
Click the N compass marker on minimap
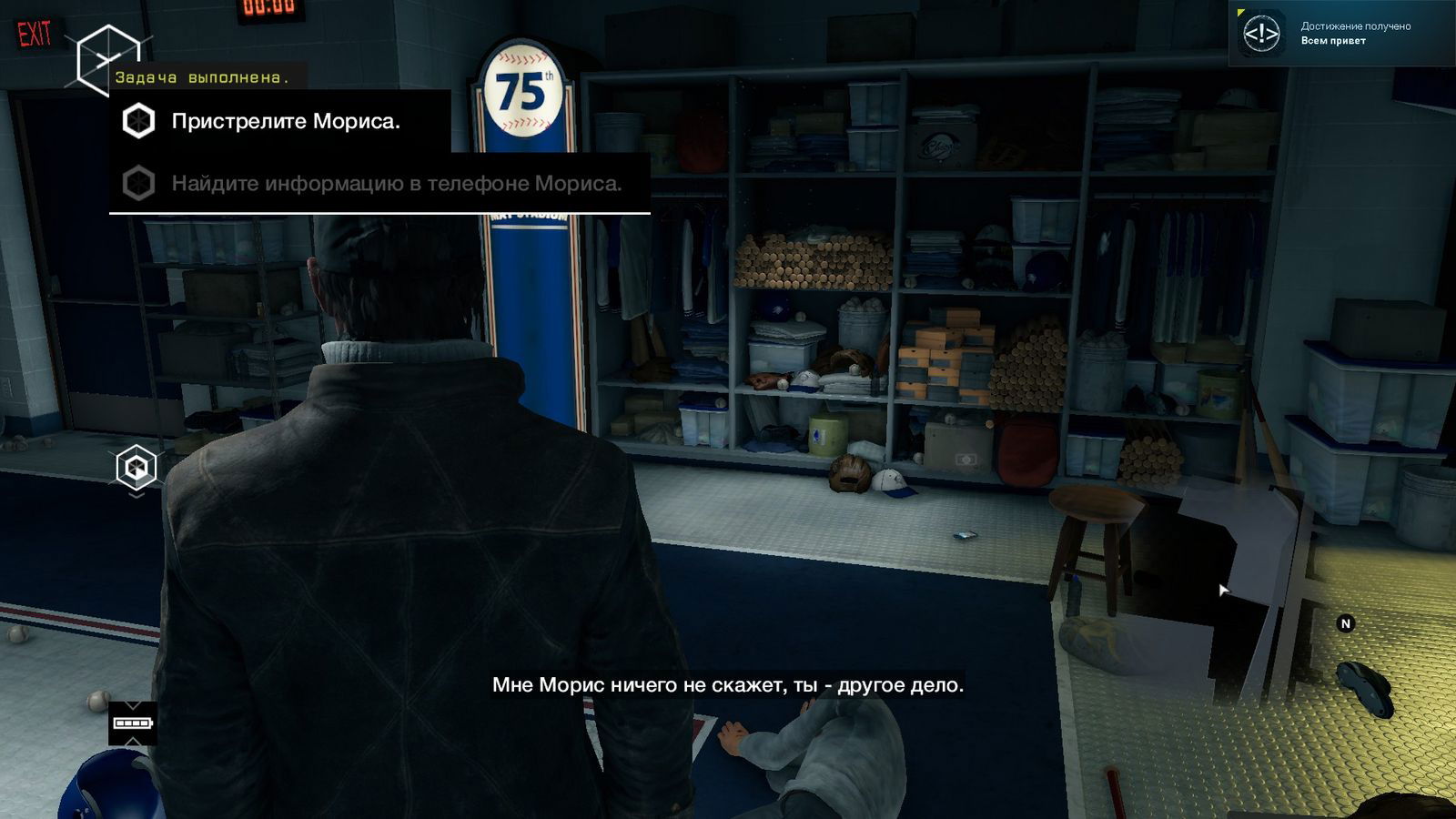click(x=1345, y=623)
